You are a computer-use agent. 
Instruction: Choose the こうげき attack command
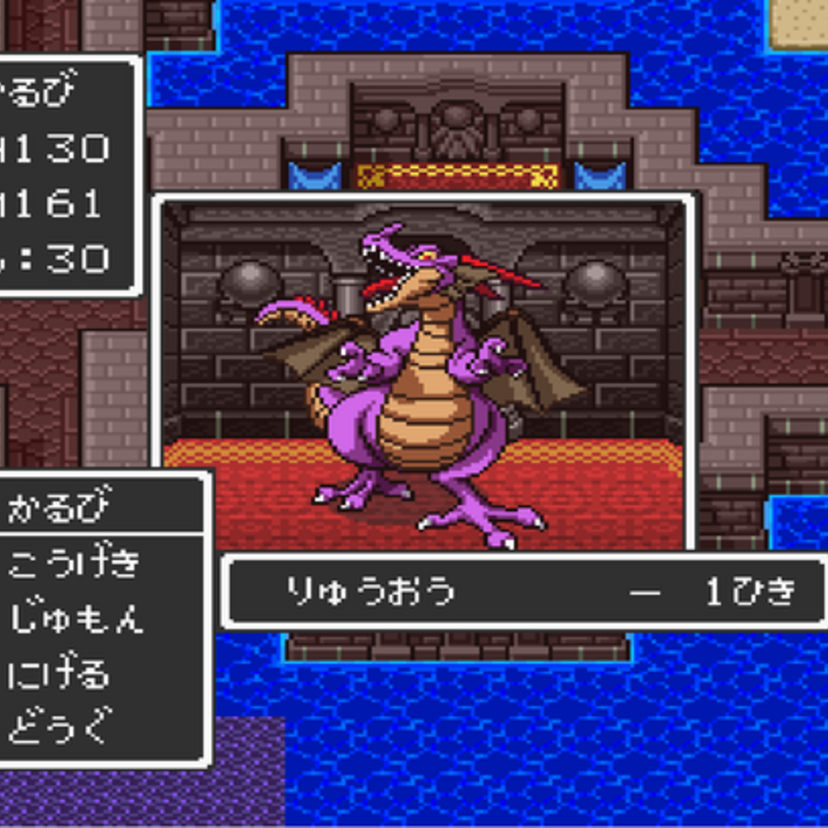(x=73, y=564)
